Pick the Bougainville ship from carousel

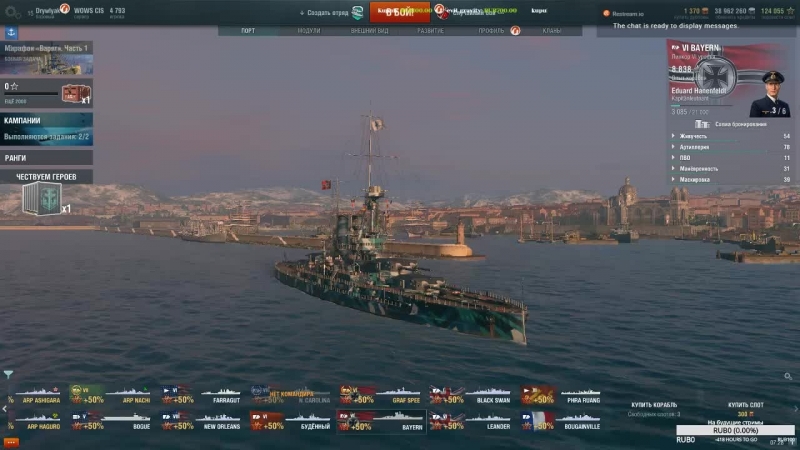561,421
